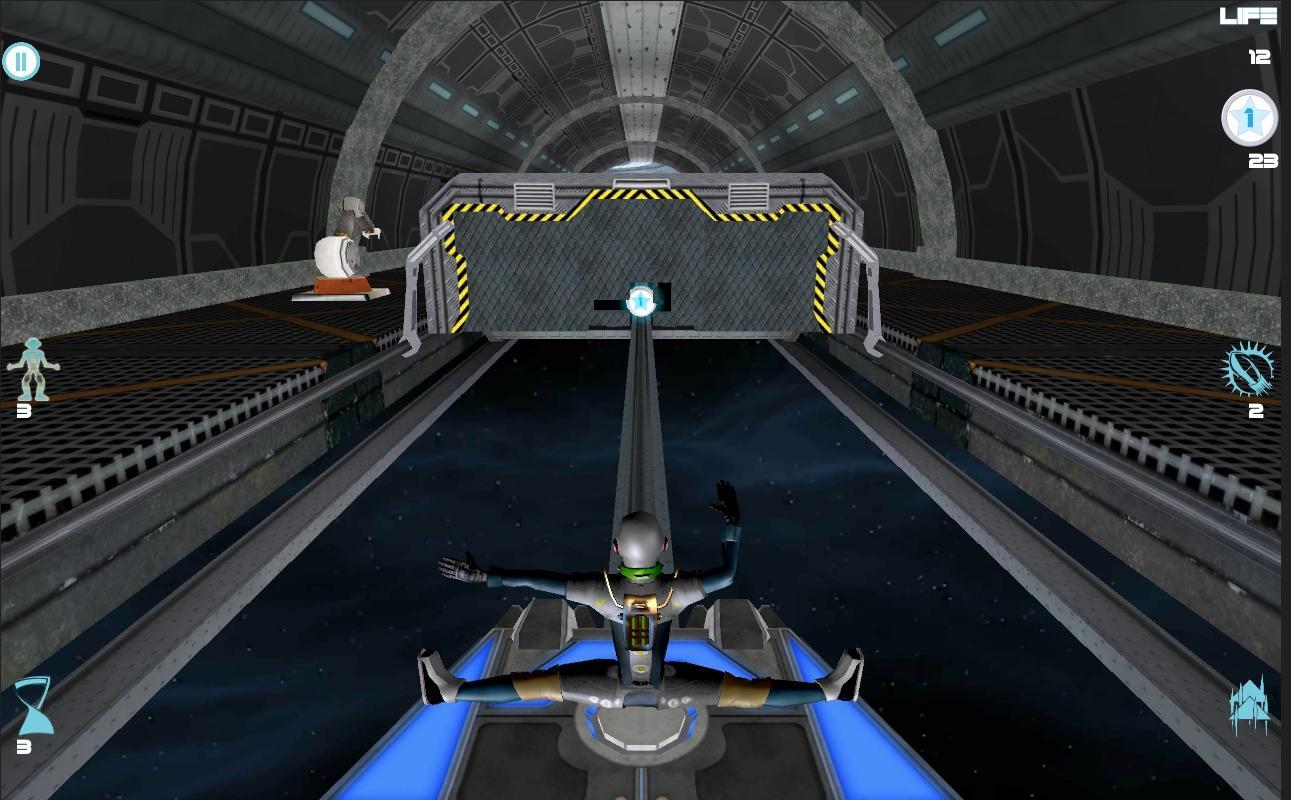Click the star coin counter icon
This screenshot has height=800, width=1291.
tap(1249, 119)
